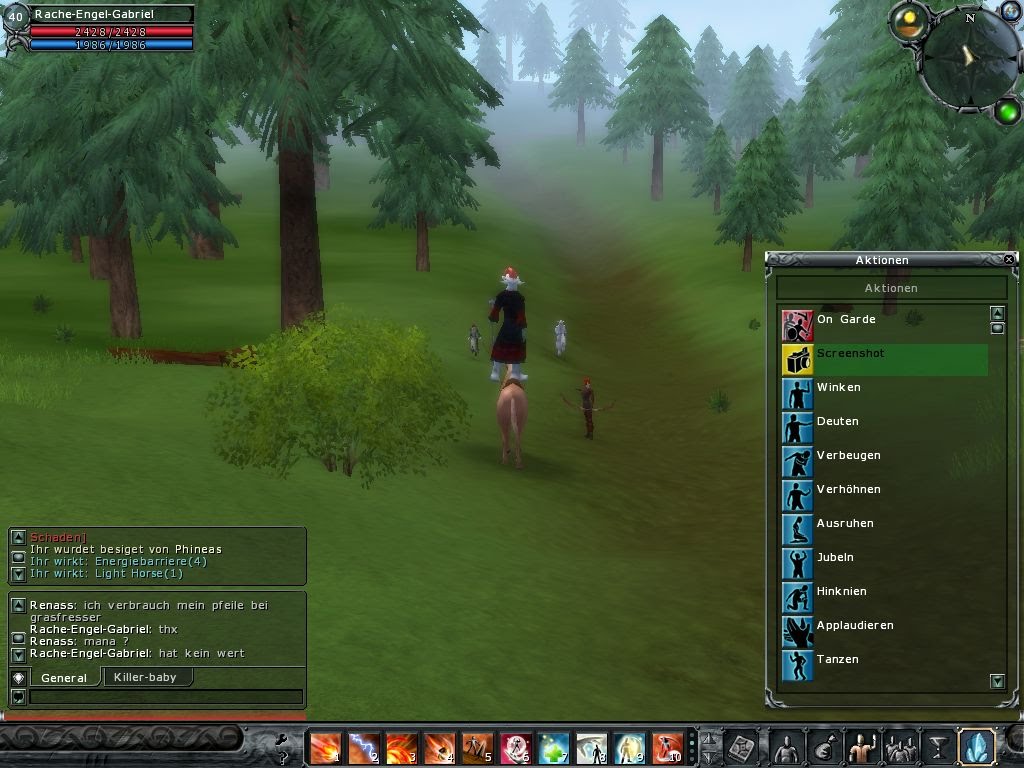Open the money bag inventory button
The height and width of the screenshot is (768, 1024).
821,747
